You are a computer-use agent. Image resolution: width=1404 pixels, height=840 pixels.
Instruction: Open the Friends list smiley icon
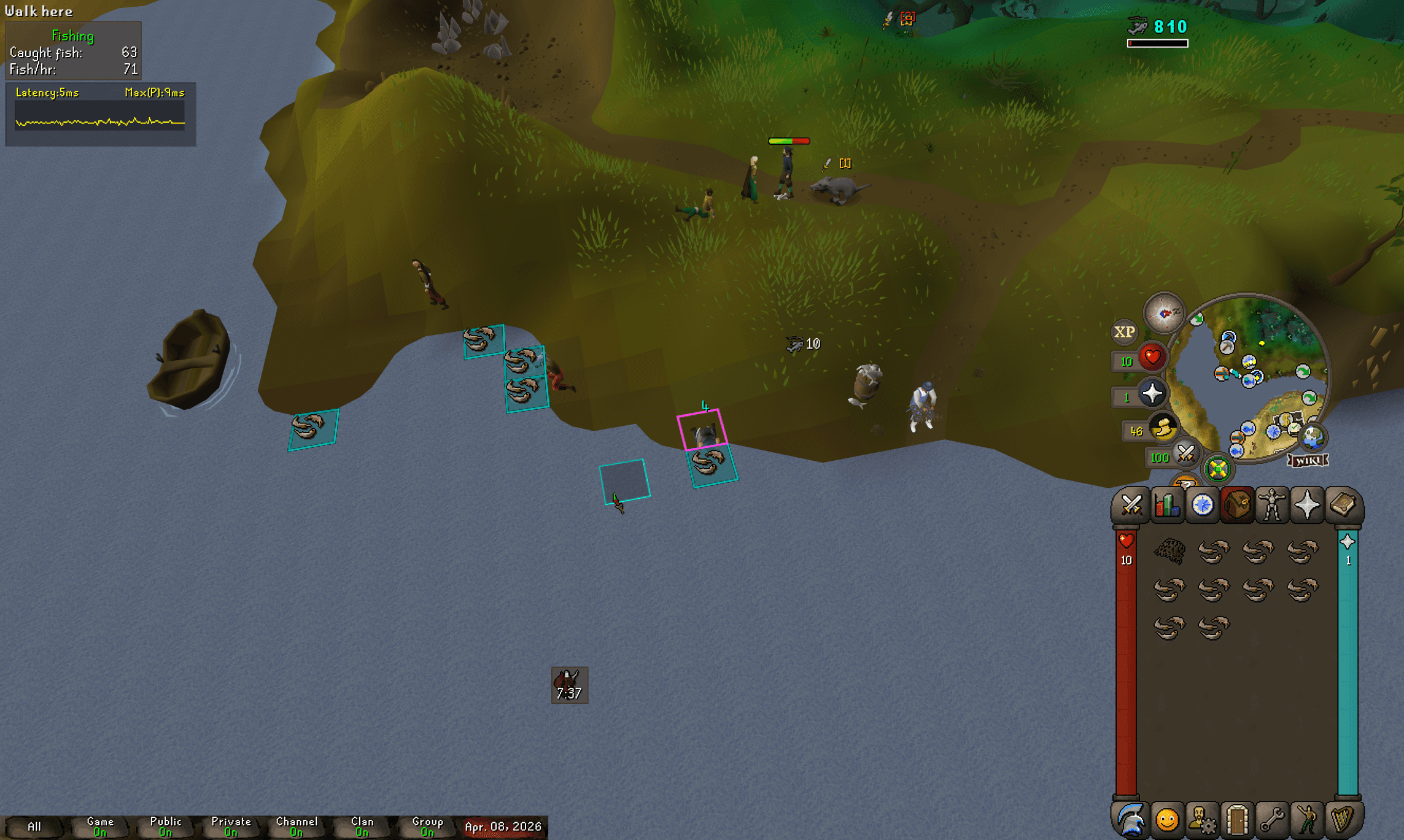pyautogui.click(x=1168, y=821)
